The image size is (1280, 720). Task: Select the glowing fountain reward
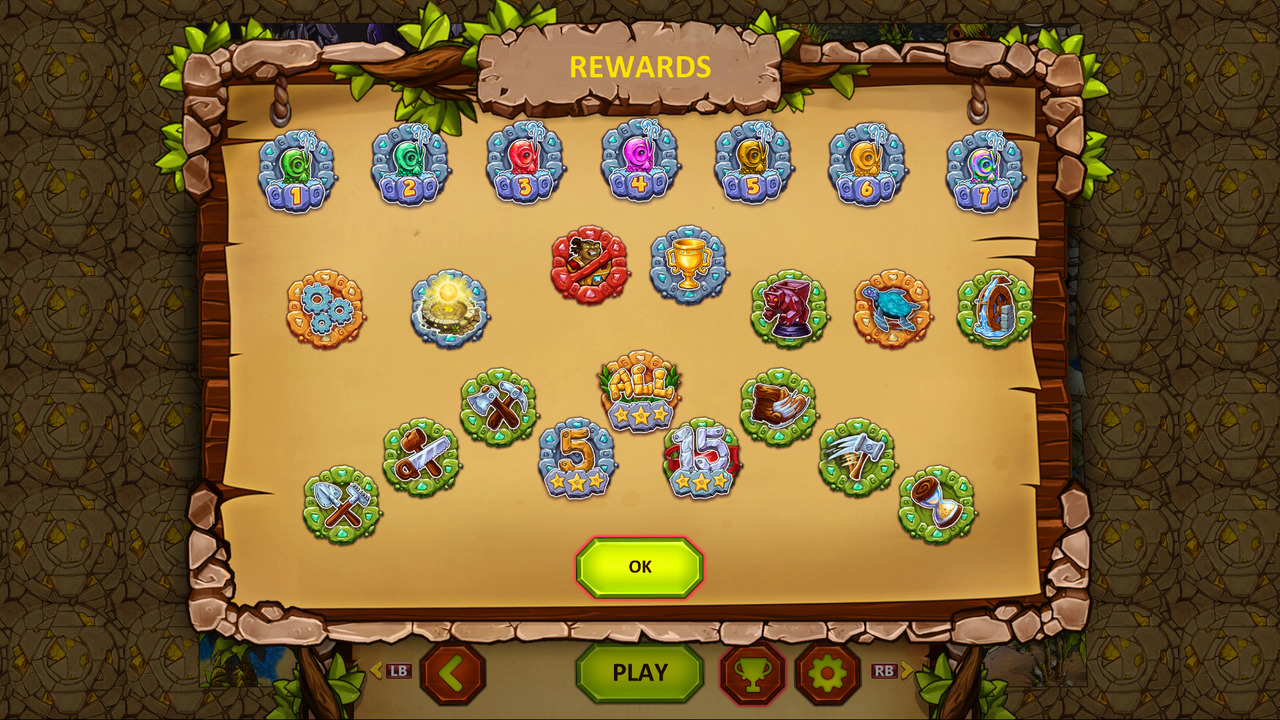tap(450, 311)
